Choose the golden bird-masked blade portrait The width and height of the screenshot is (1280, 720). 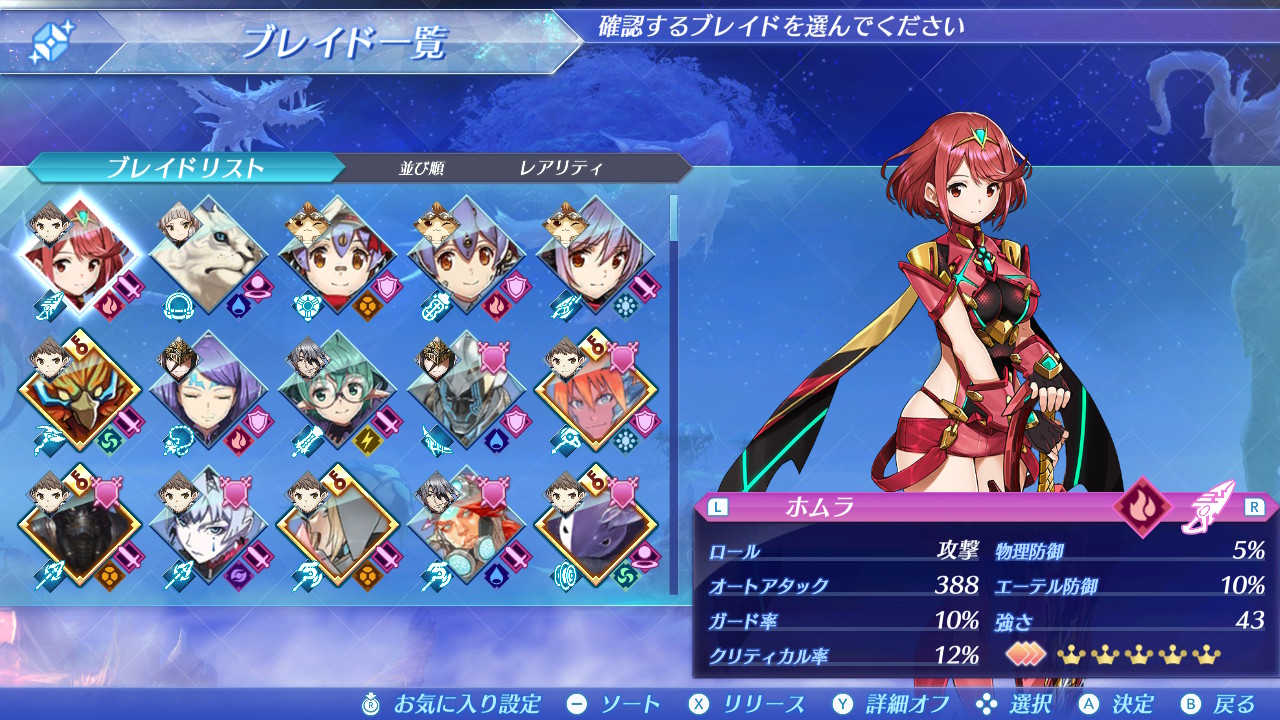pos(78,392)
